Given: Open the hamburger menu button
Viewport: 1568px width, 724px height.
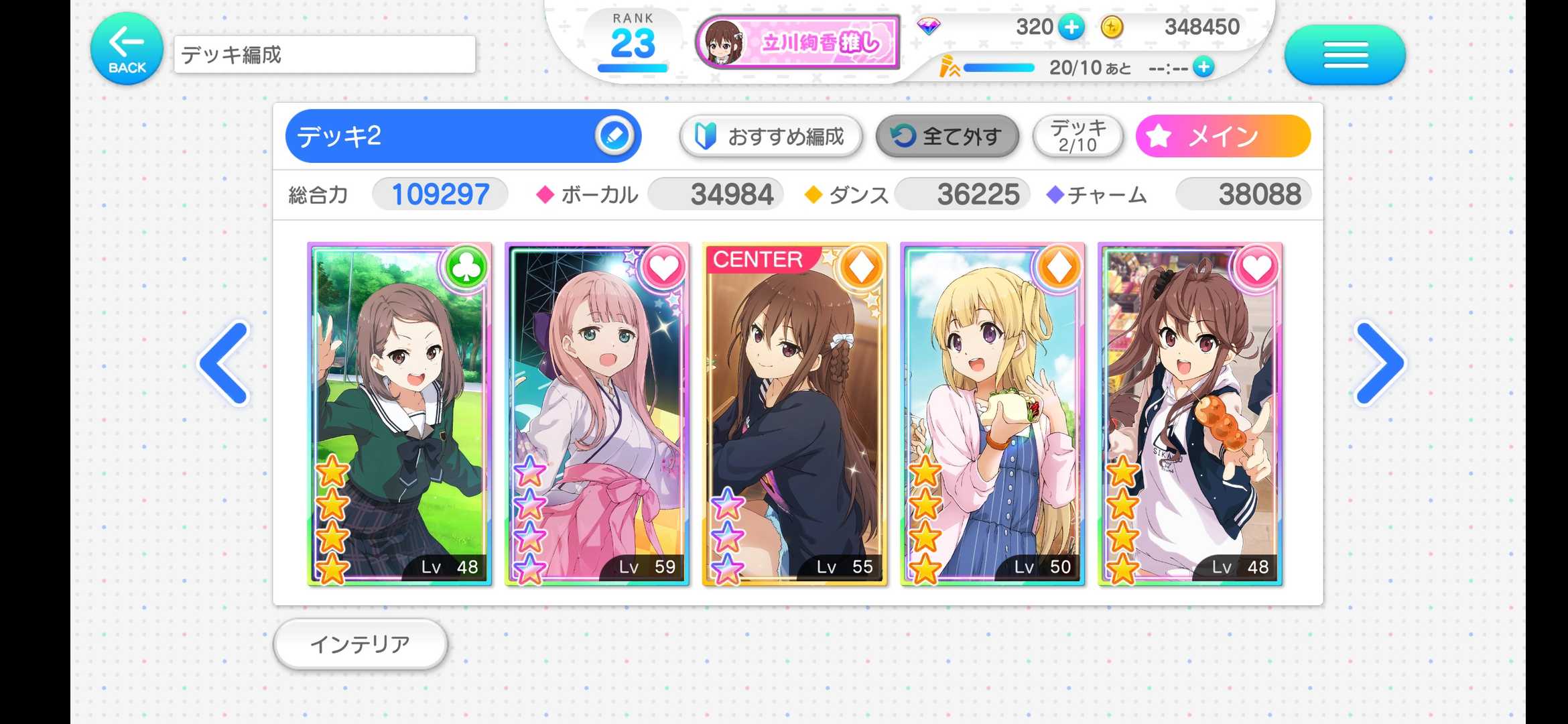Looking at the screenshot, I should (x=1345, y=54).
